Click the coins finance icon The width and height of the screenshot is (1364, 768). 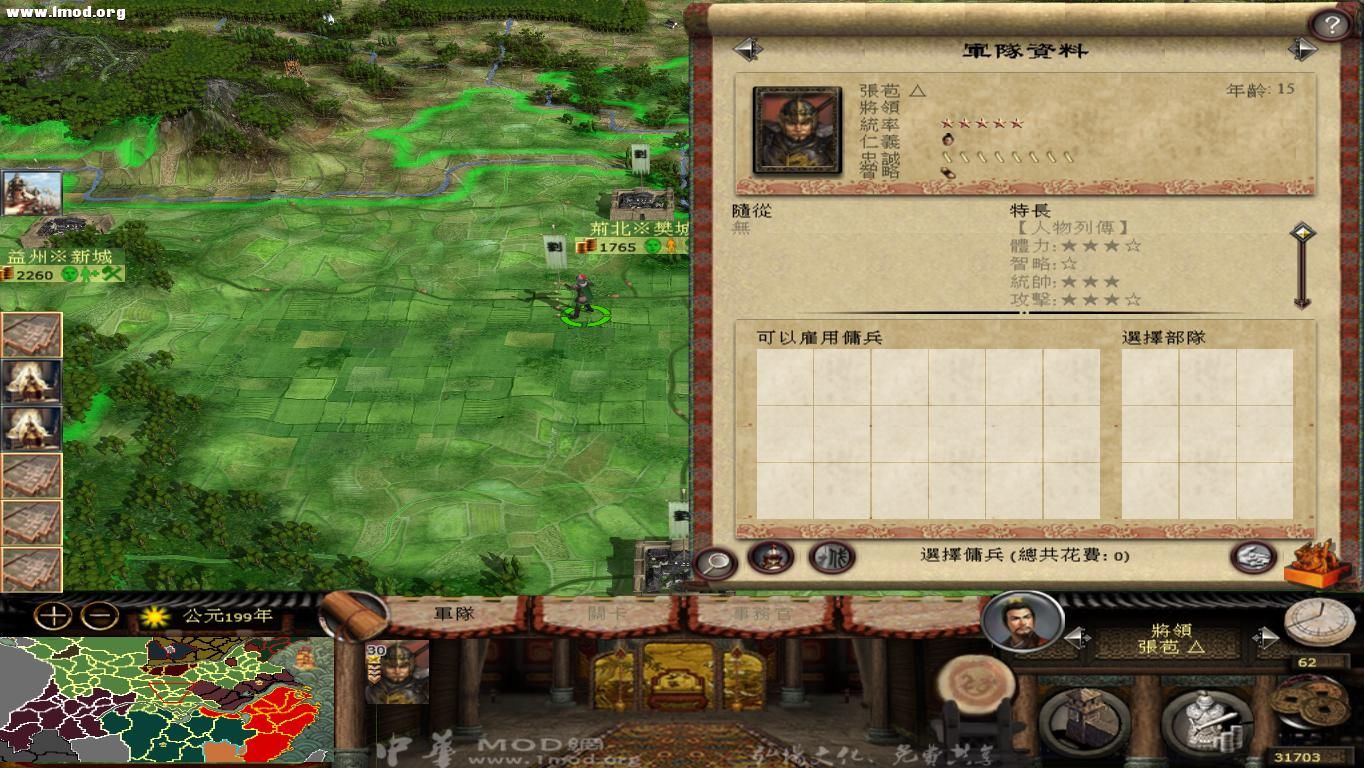click(1305, 707)
